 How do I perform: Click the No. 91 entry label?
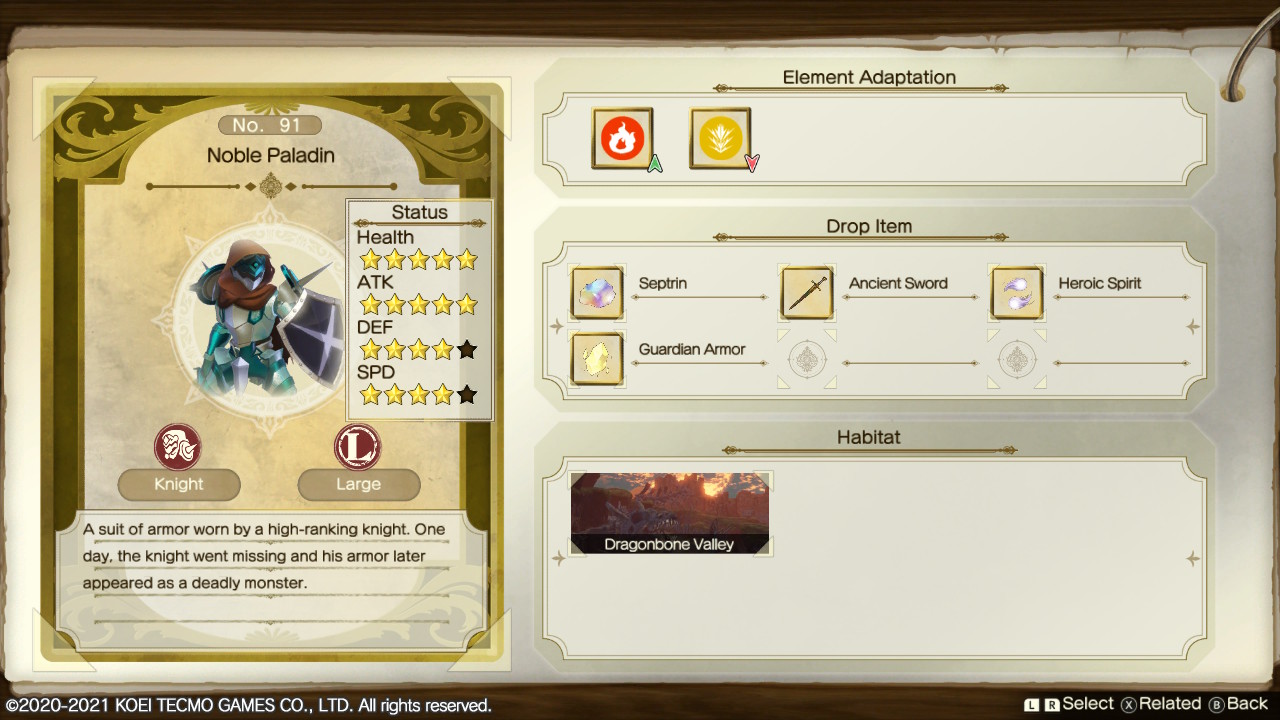(269, 124)
